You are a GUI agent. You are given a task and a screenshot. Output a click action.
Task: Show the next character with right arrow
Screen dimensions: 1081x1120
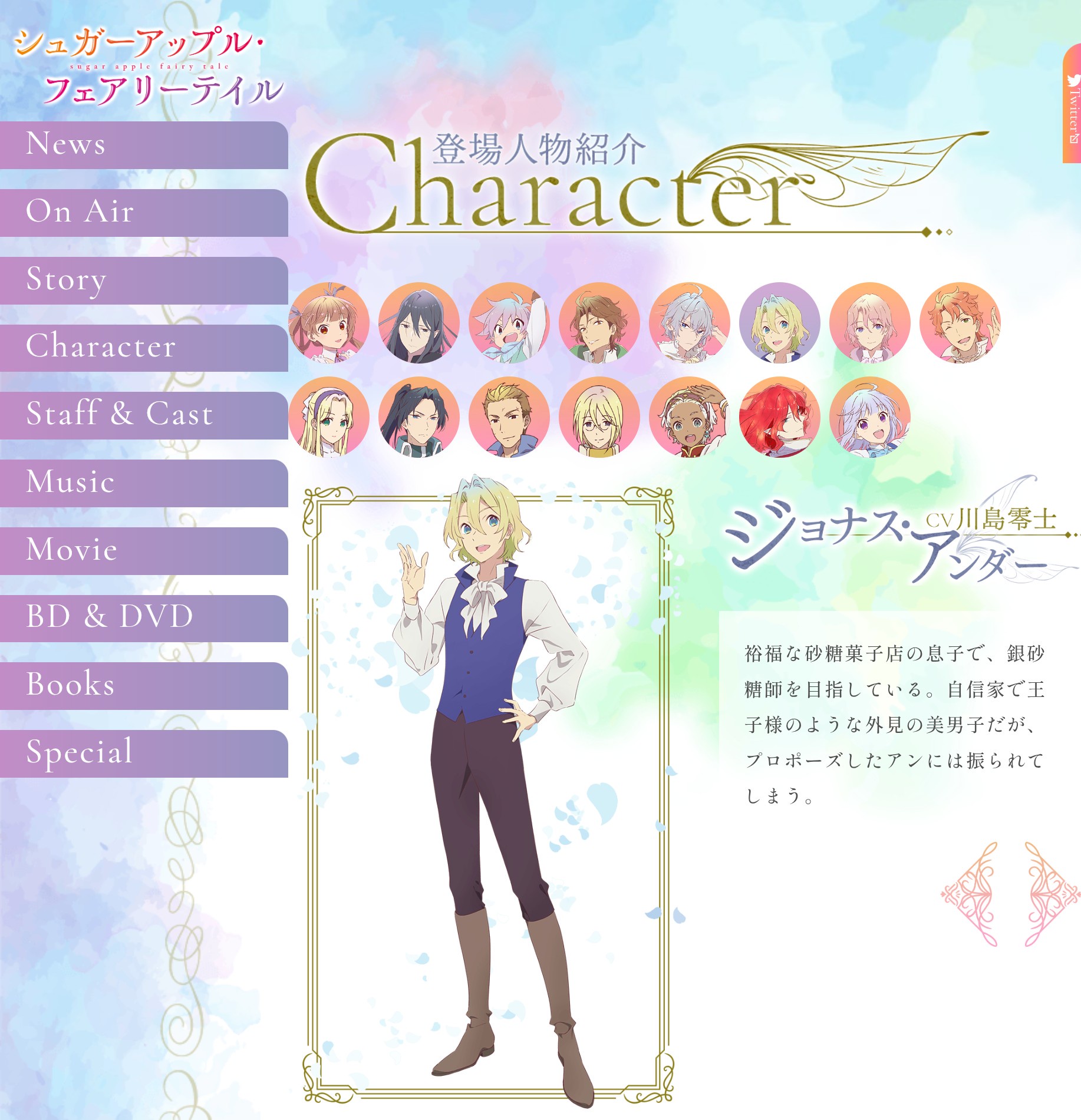pyautogui.click(x=1052, y=894)
